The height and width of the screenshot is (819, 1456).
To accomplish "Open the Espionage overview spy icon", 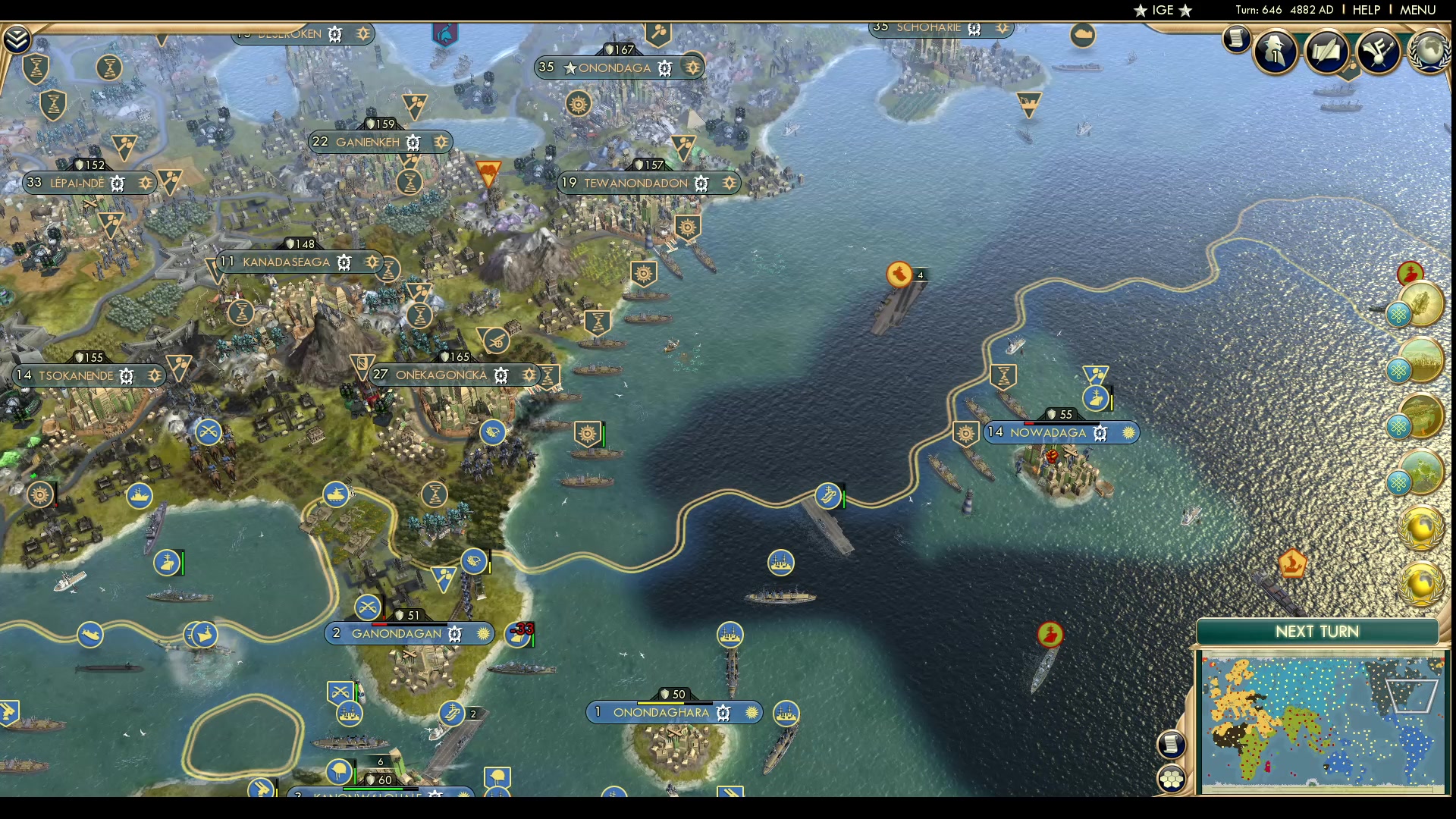I will click(1275, 52).
